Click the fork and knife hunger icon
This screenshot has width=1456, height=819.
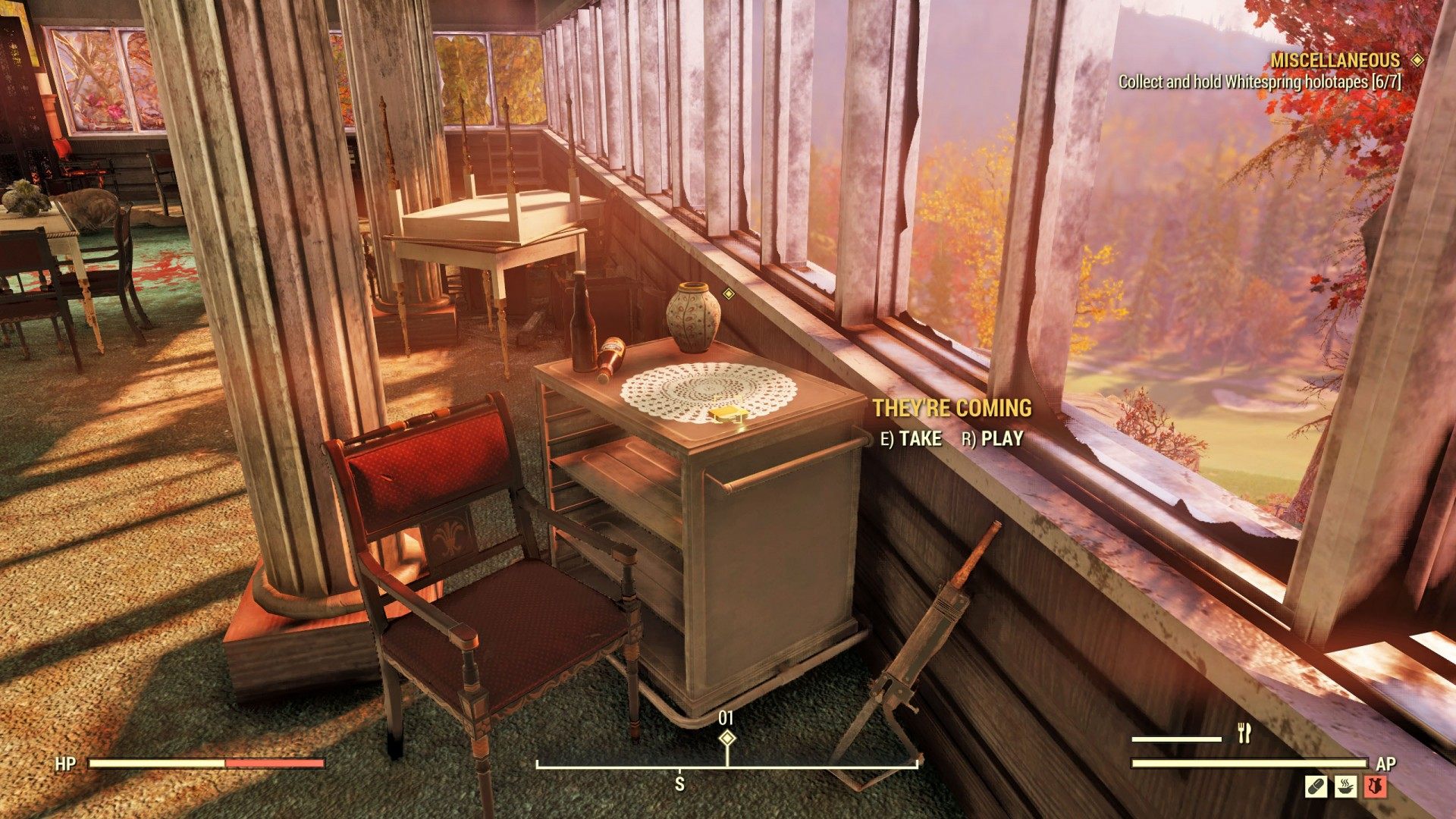pyautogui.click(x=1244, y=733)
